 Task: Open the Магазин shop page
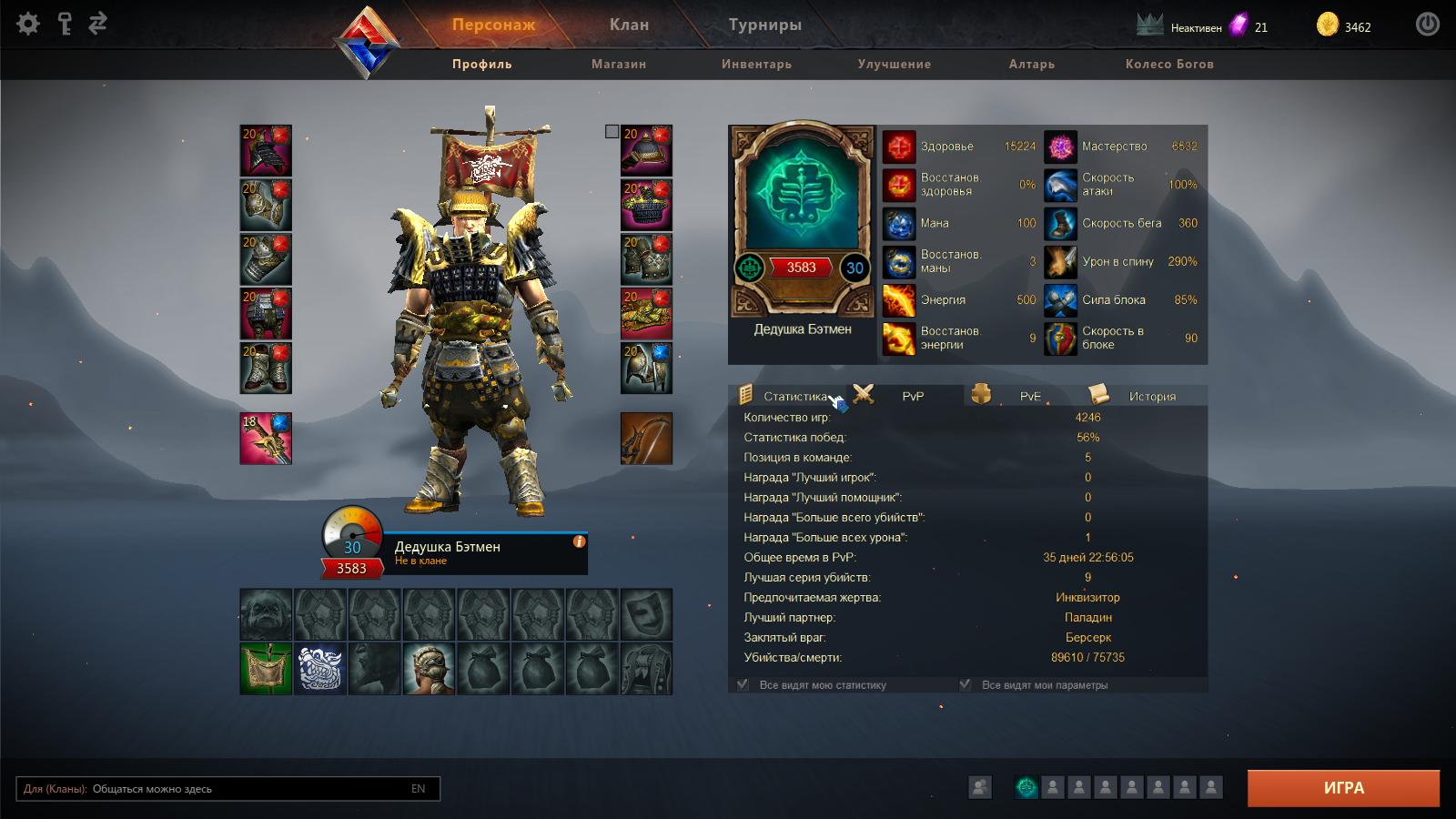tap(619, 64)
